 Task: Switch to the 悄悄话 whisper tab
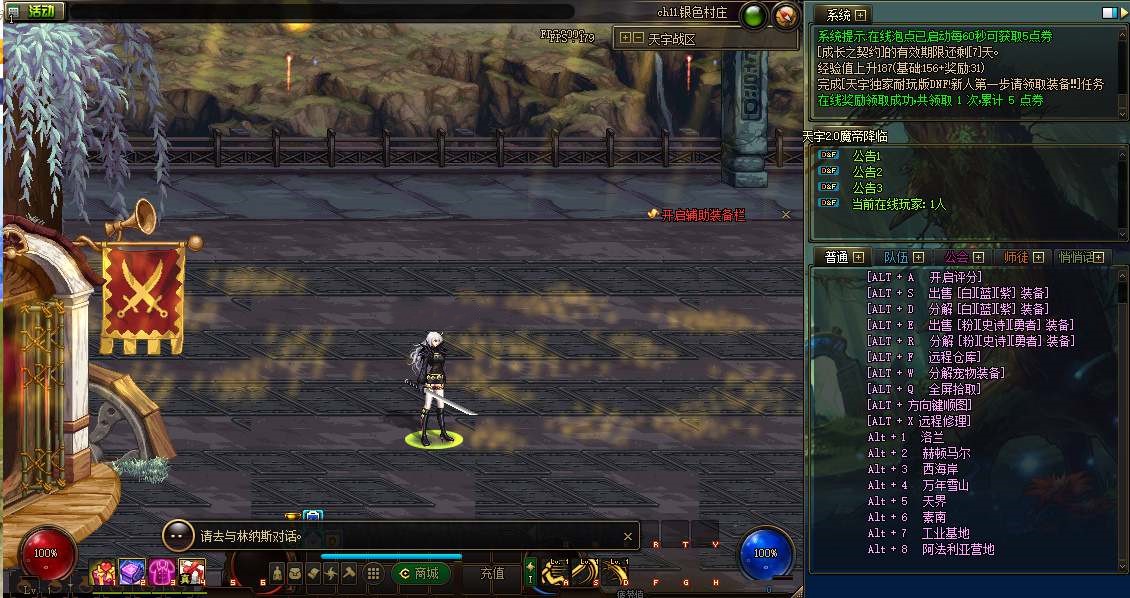point(1076,257)
